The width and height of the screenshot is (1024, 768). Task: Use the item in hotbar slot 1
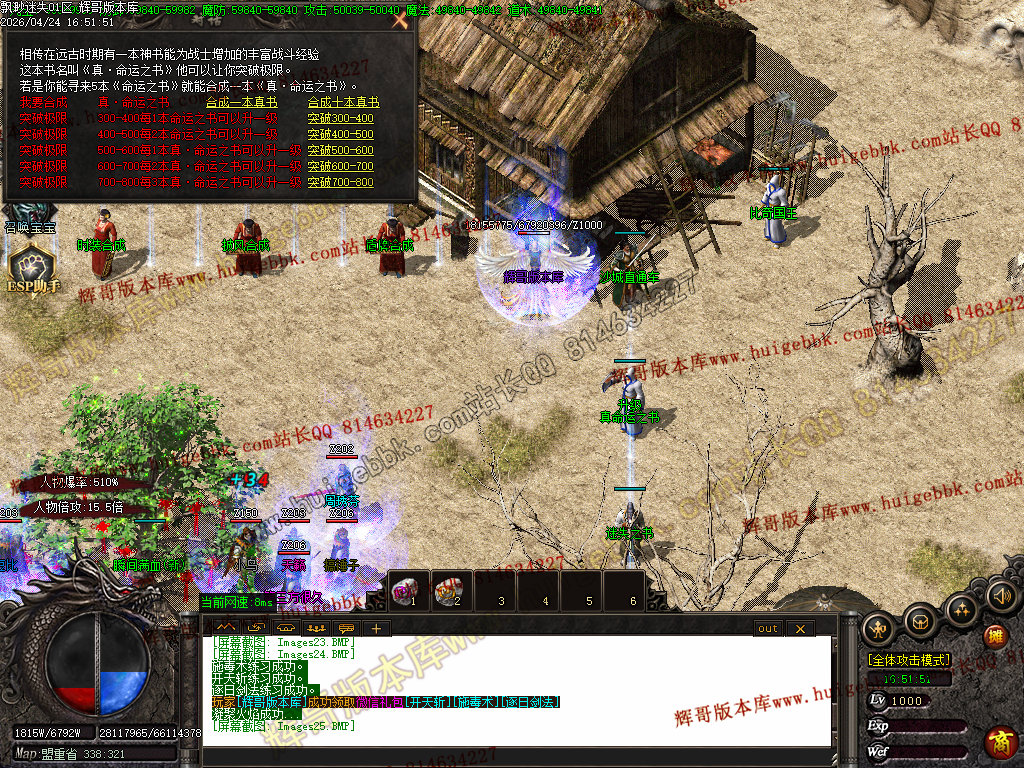[x=408, y=588]
